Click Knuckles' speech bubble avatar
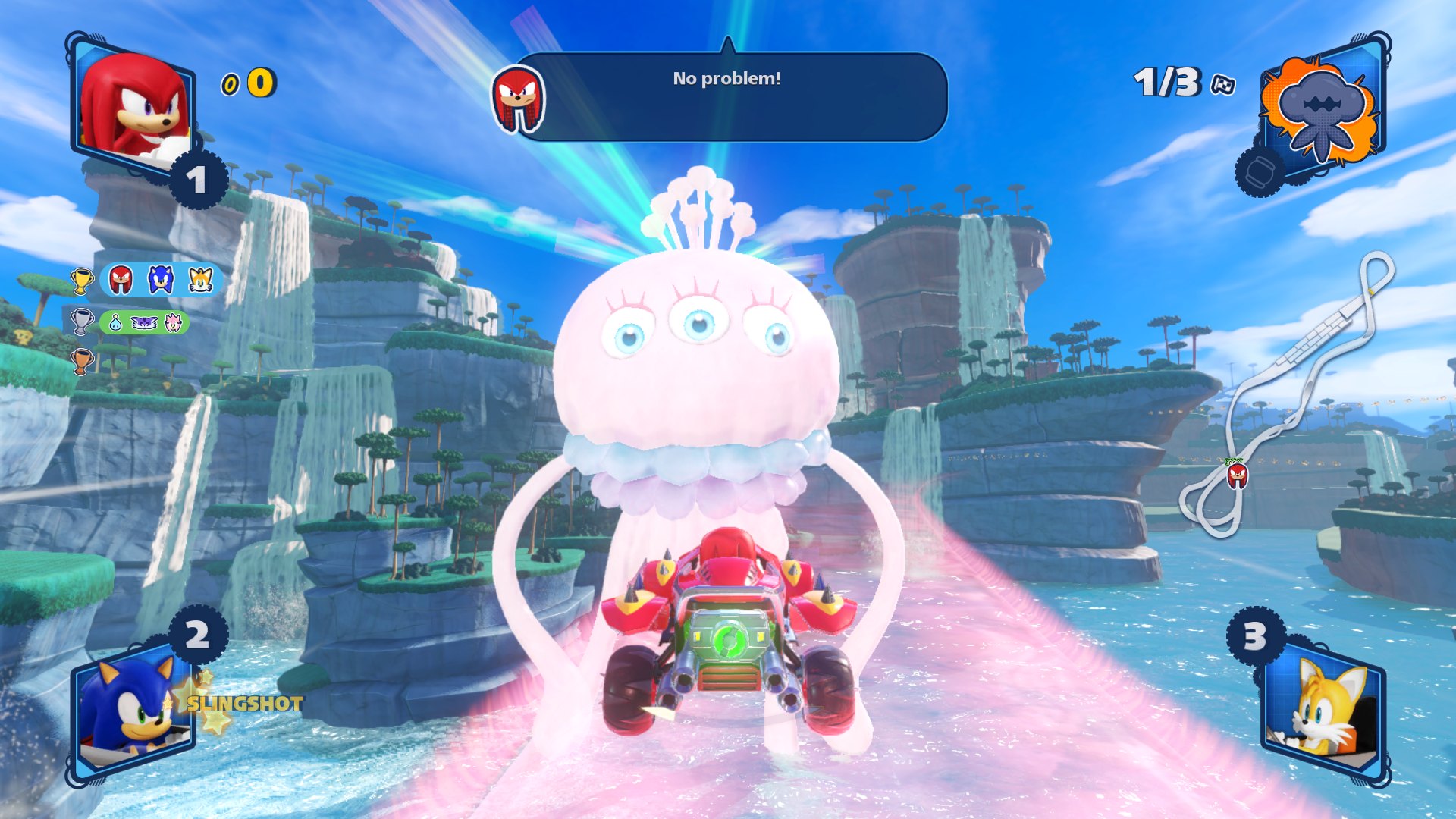Screen dimensions: 1456x819 point(518,99)
